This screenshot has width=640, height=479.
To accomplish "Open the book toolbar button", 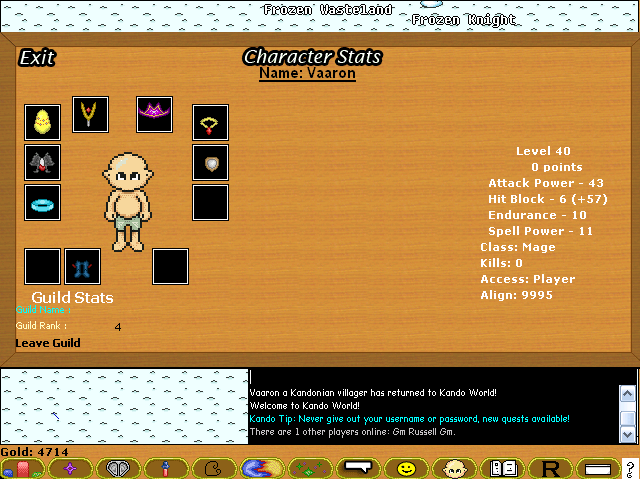I will (x=502, y=468).
